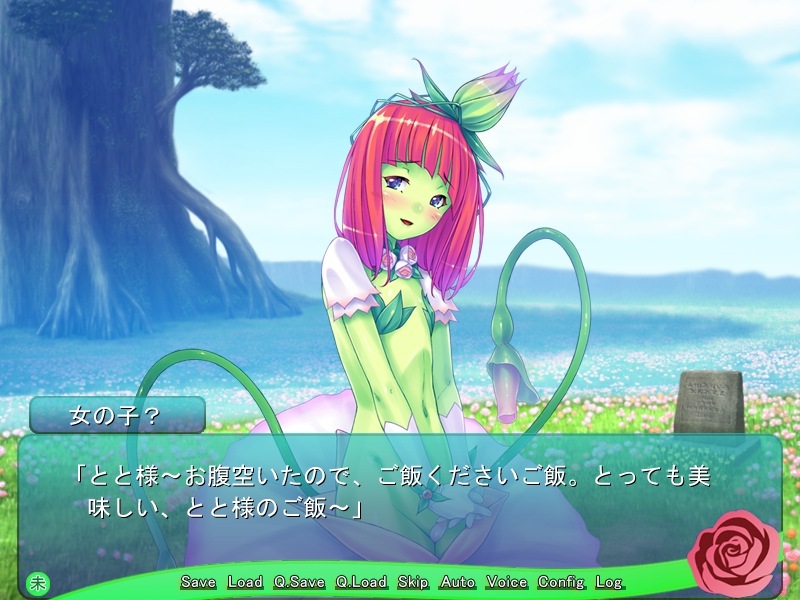
Task: Click the Save button
Action: click(198, 582)
